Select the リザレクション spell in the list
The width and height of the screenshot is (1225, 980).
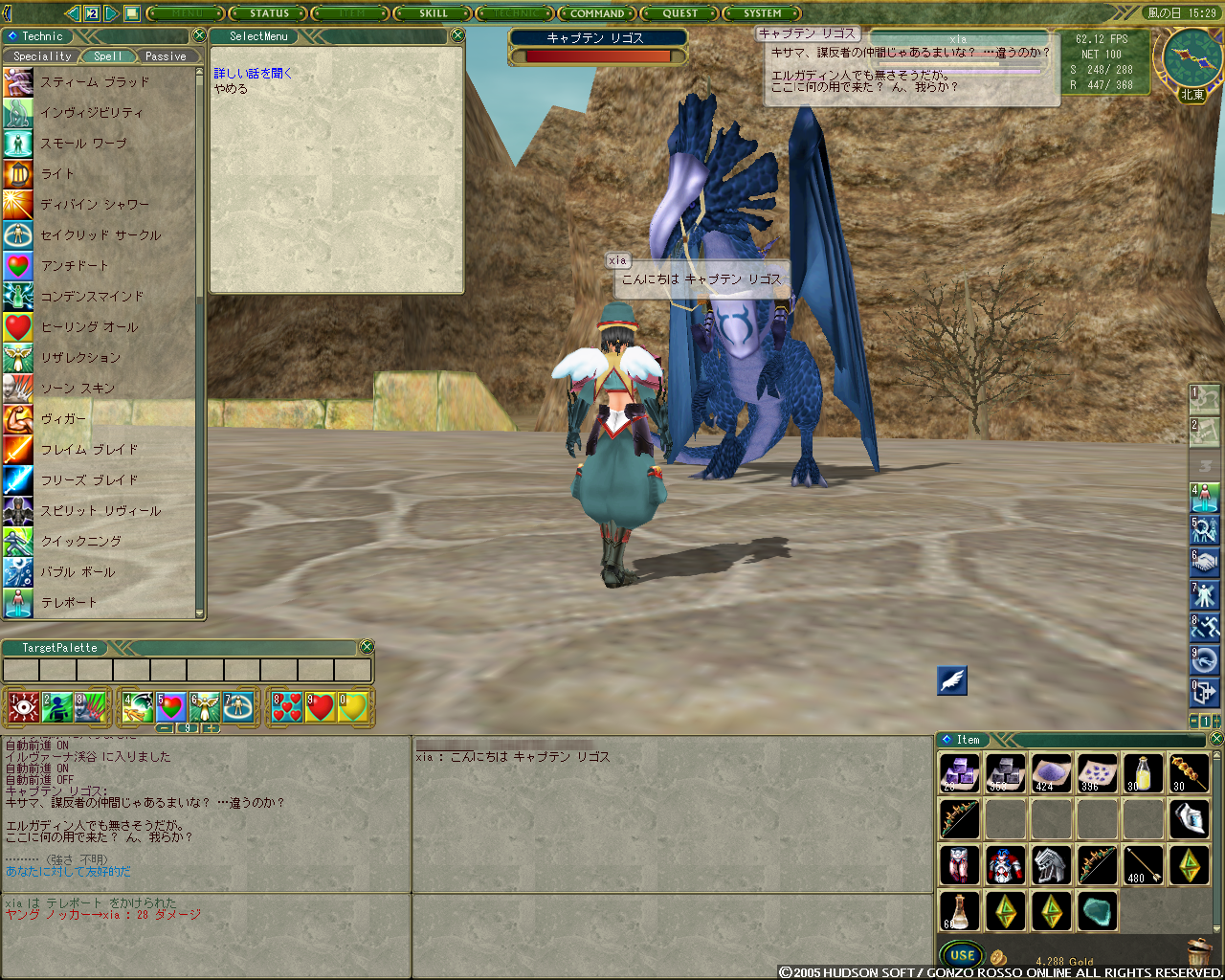point(80,358)
